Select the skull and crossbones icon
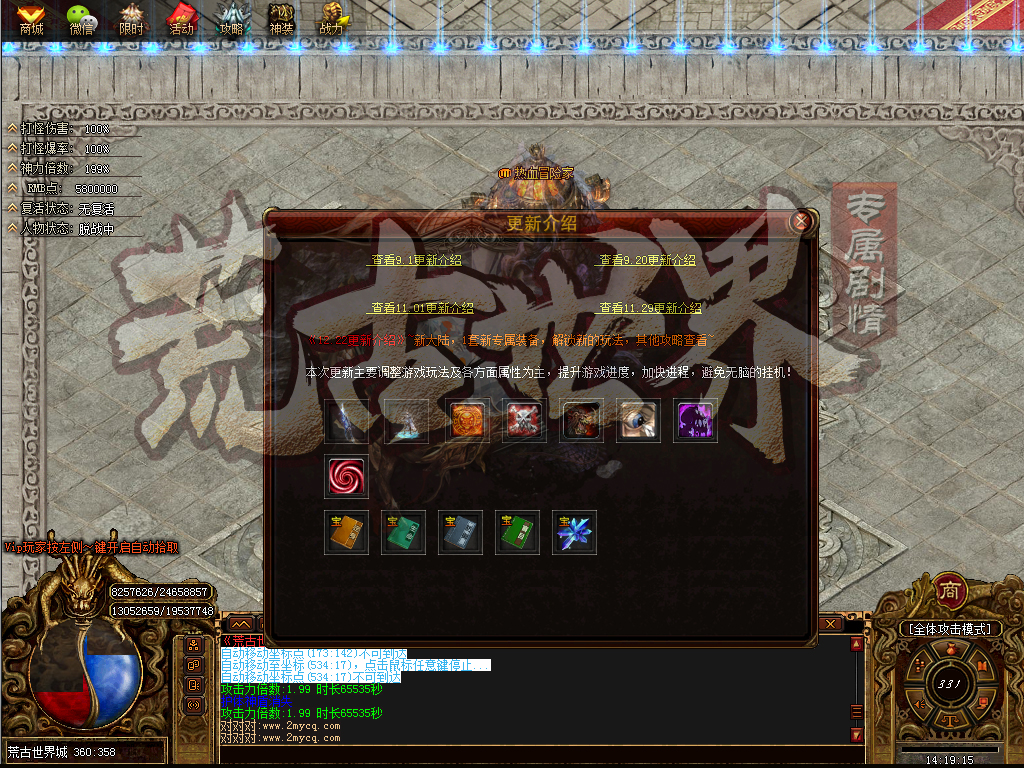Image resolution: width=1024 pixels, height=768 pixels. coord(524,421)
